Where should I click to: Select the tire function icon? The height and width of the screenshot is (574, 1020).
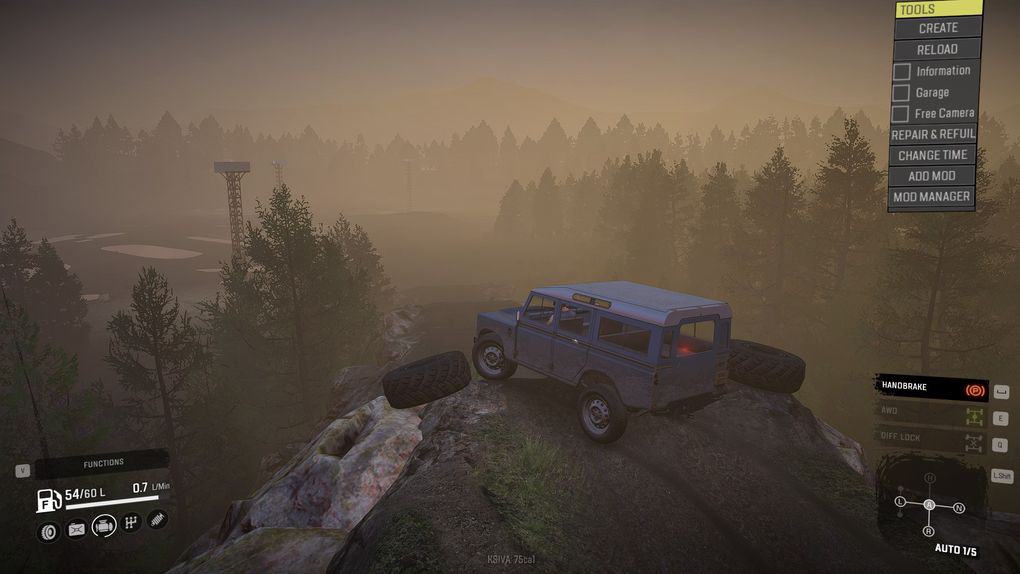pyautogui.click(x=48, y=531)
